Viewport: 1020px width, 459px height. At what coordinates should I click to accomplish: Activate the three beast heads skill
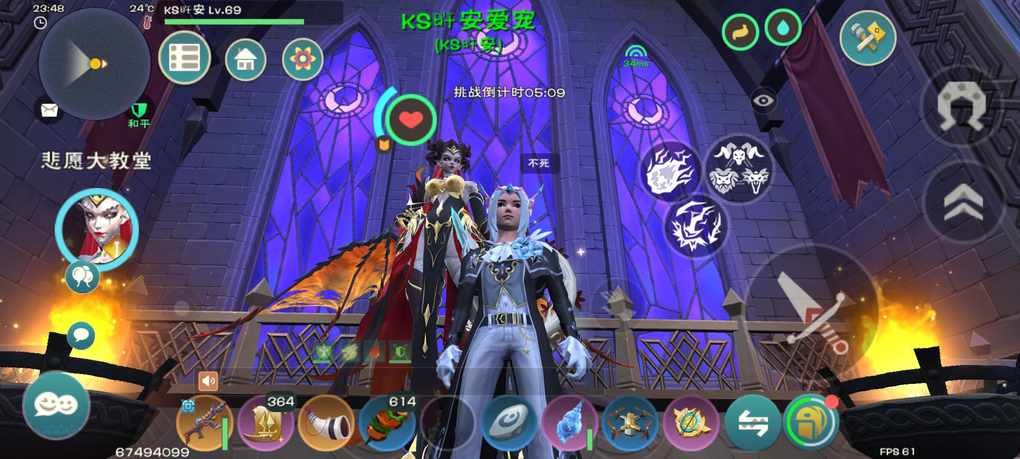coord(740,166)
